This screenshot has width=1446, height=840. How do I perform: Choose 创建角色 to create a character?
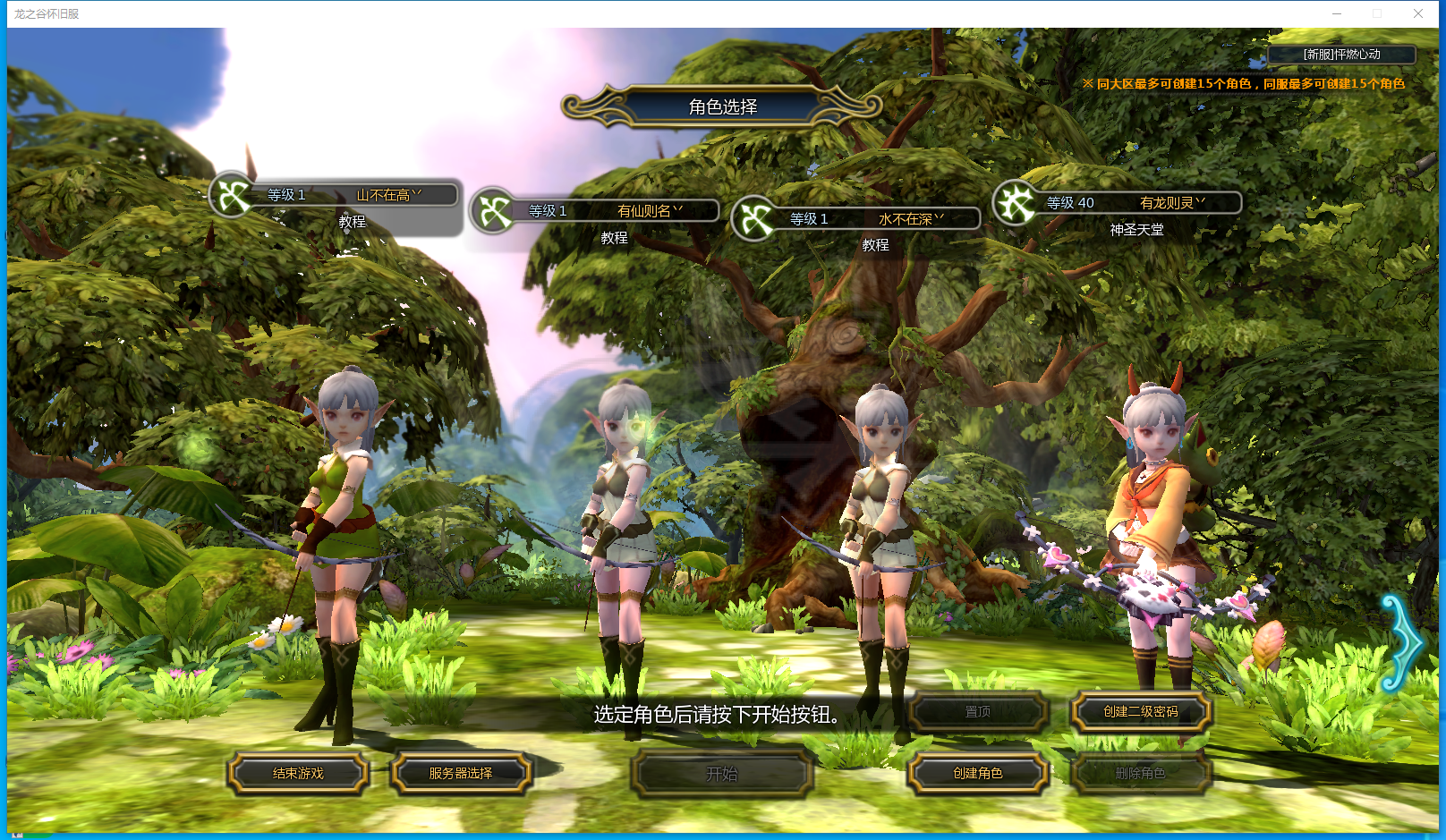(x=977, y=774)
